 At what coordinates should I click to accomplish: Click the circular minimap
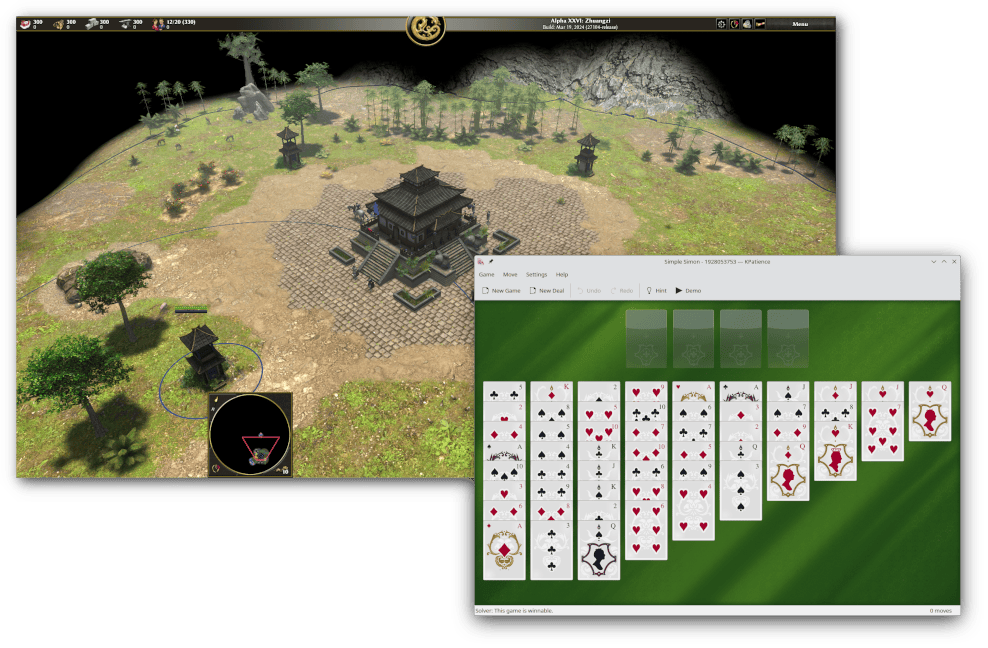[x=250, y=435]
